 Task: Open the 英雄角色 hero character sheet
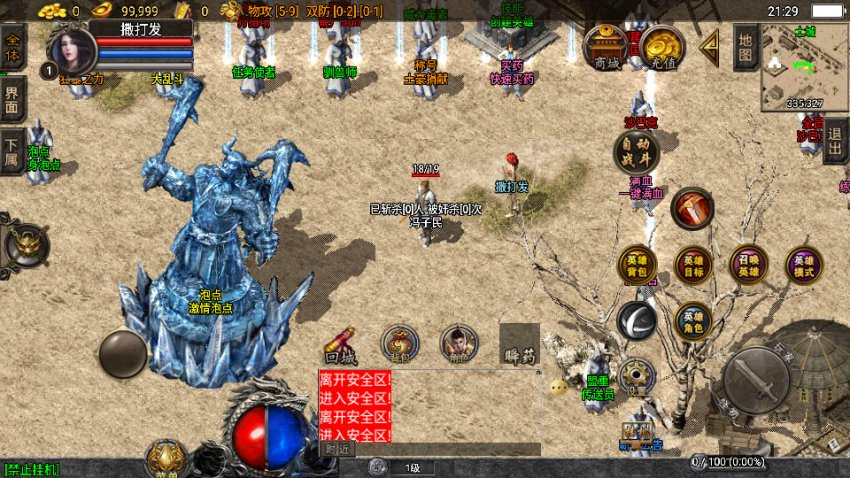(693, 320)
